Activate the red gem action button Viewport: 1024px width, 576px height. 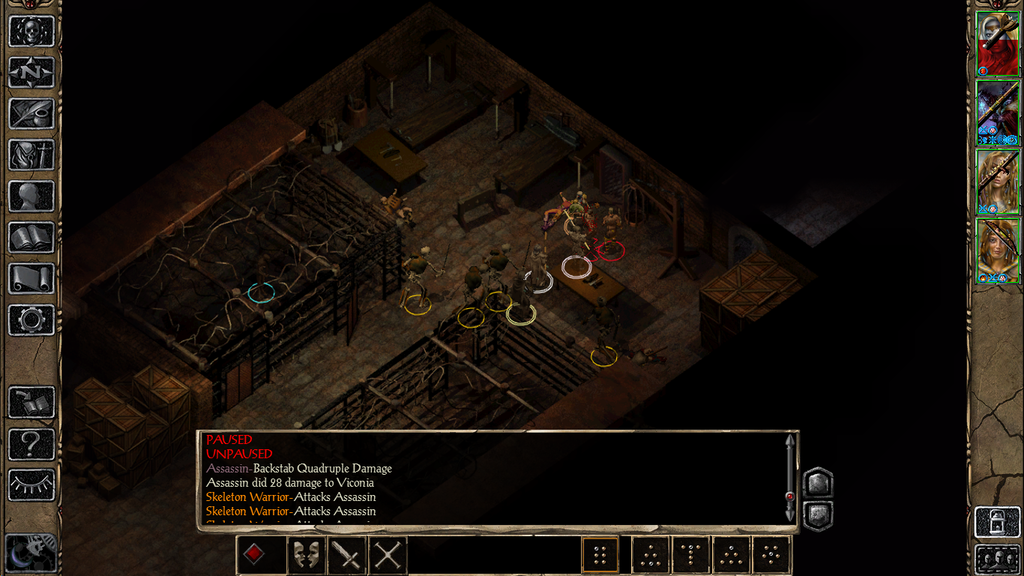tap(257, 554)
